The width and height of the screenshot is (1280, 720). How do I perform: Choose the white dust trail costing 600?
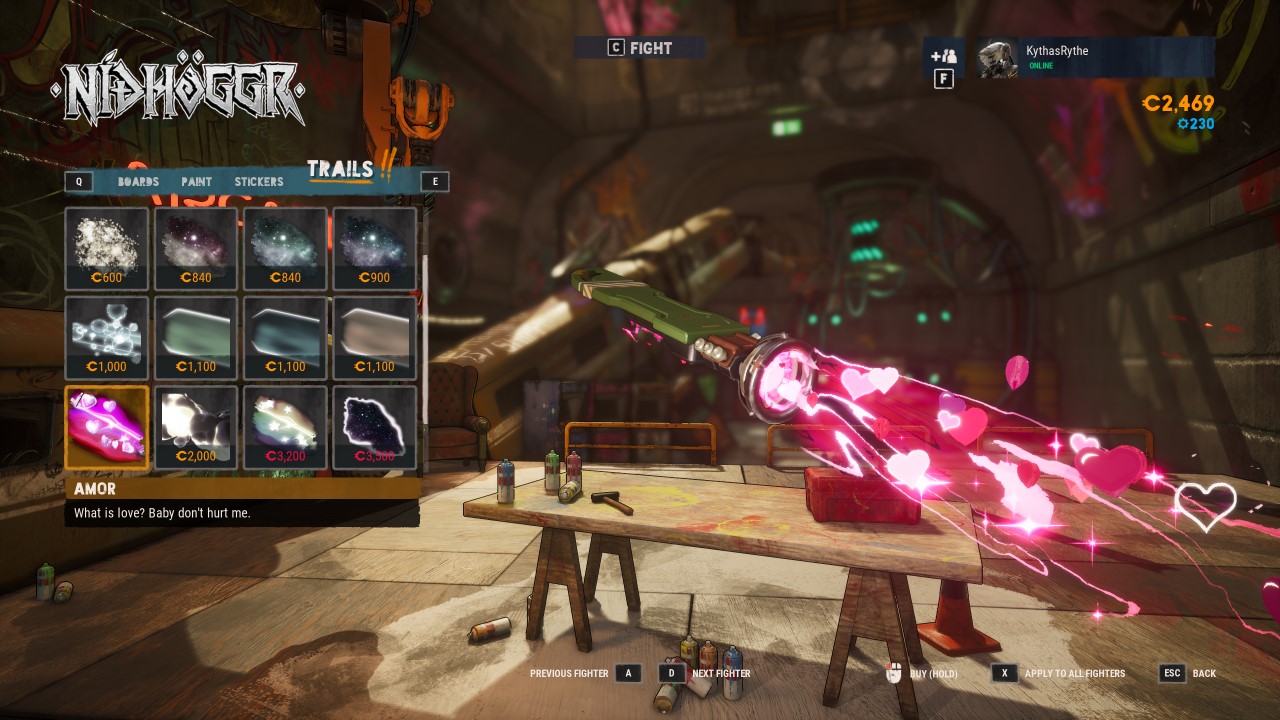(x=107, y=249)
